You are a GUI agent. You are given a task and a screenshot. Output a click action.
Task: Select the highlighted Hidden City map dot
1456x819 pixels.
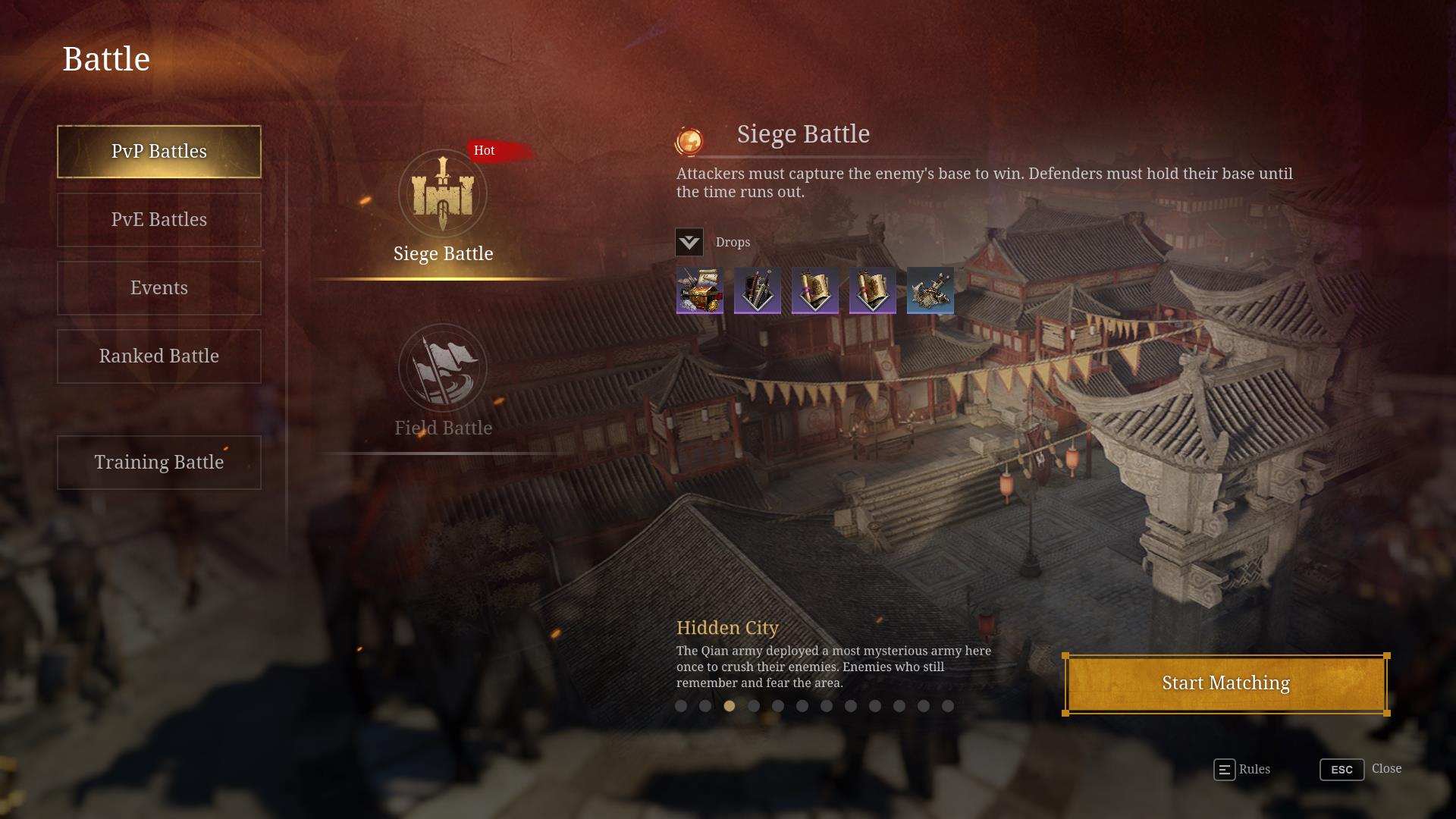click(730, 706)
